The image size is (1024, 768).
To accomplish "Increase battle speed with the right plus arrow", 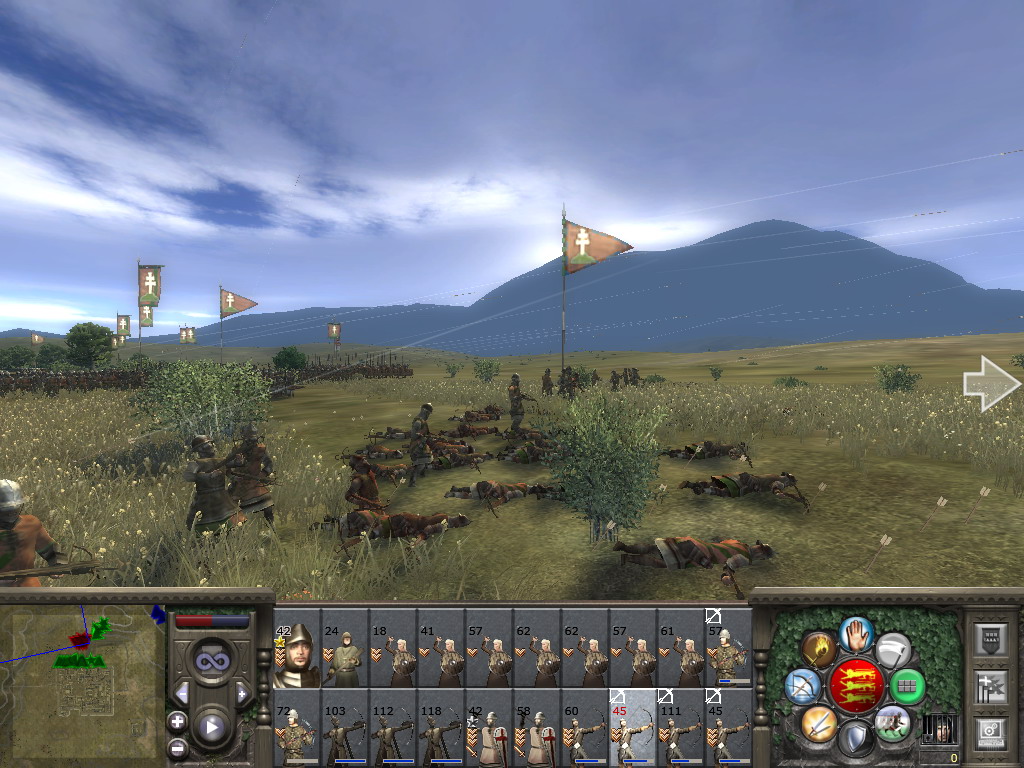I will coord(241,693).
